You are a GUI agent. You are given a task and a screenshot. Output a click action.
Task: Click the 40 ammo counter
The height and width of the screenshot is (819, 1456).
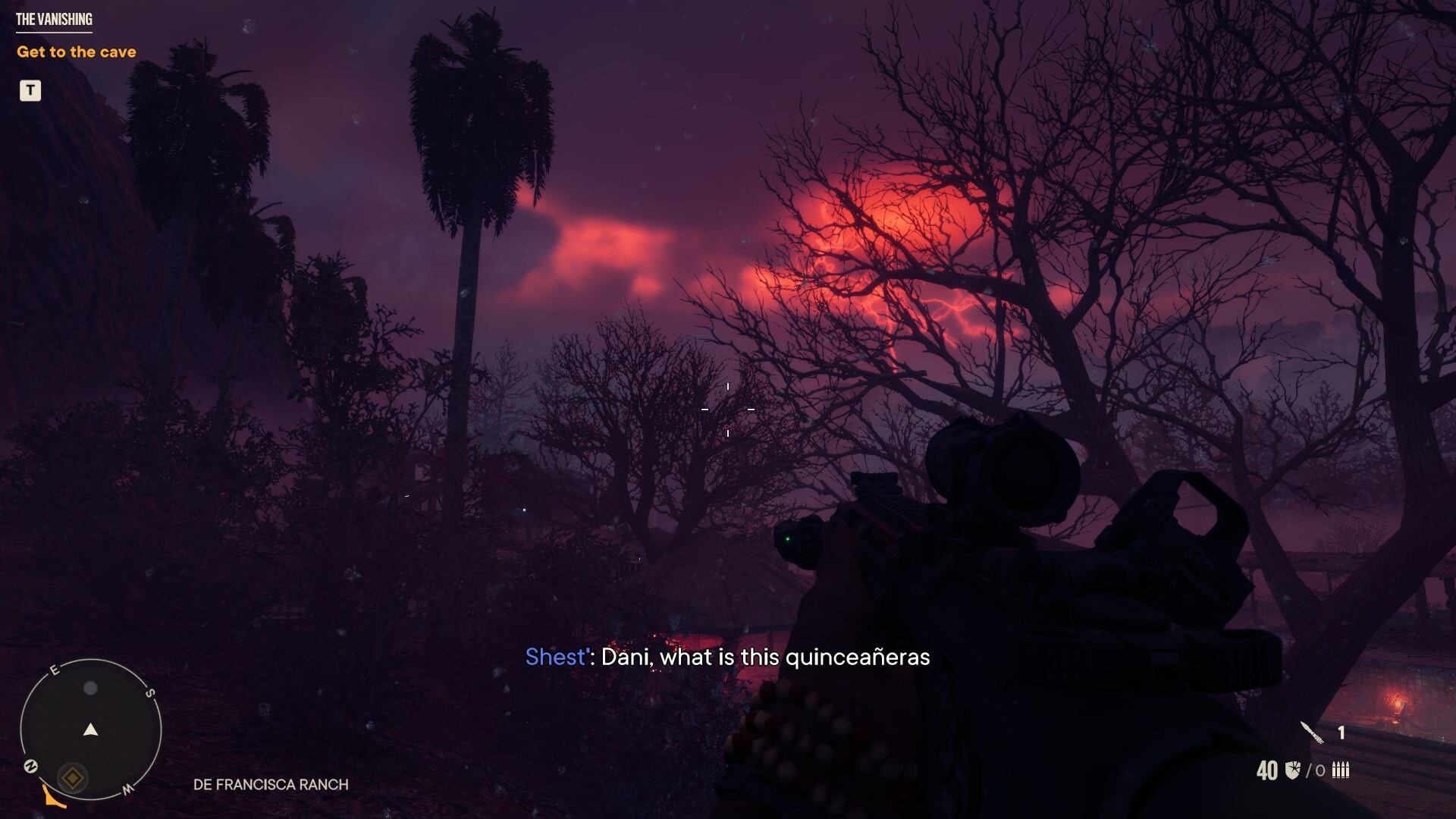pos(1267,771)
